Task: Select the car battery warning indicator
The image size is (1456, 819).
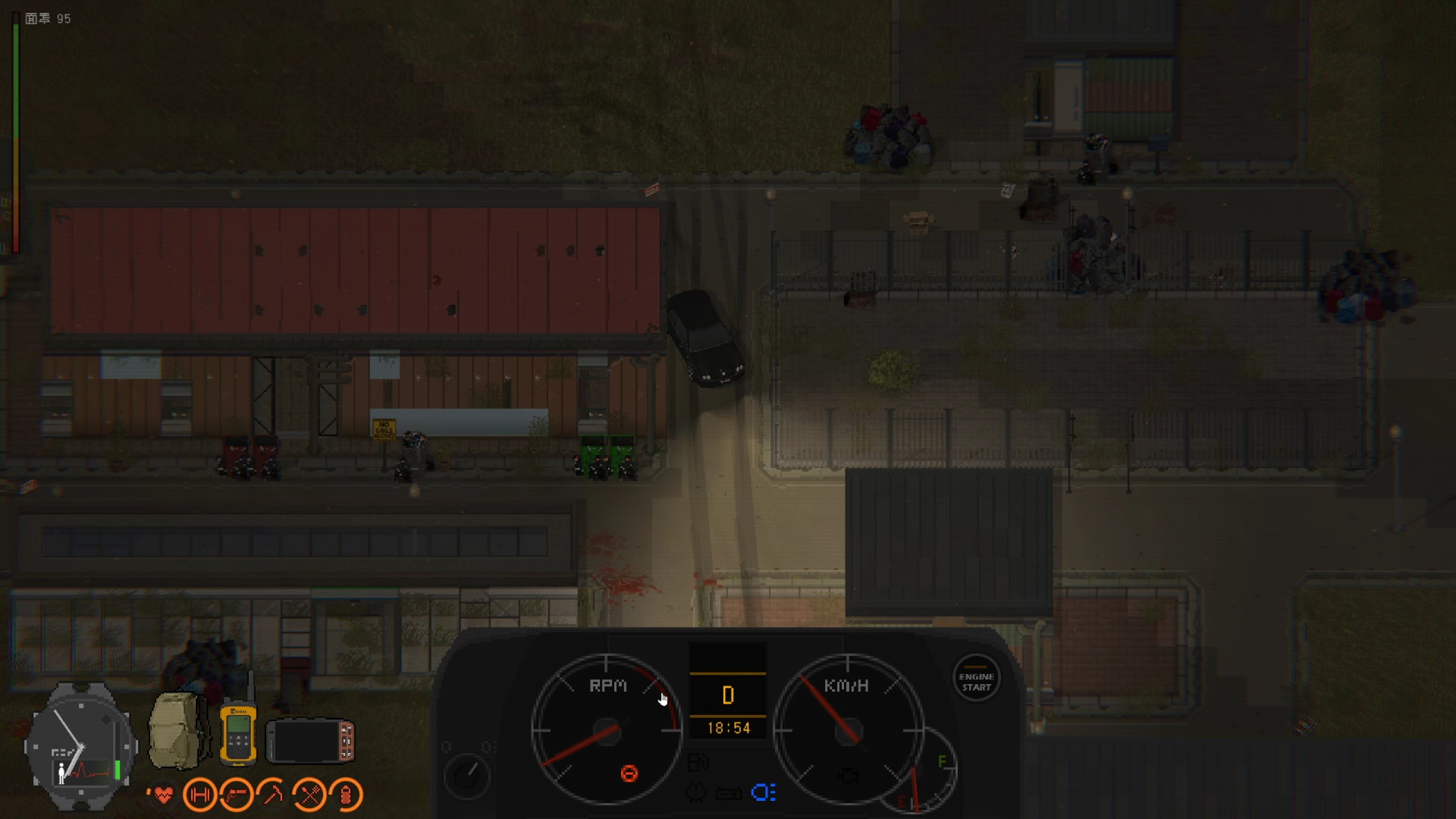Action: click(729, 792)
